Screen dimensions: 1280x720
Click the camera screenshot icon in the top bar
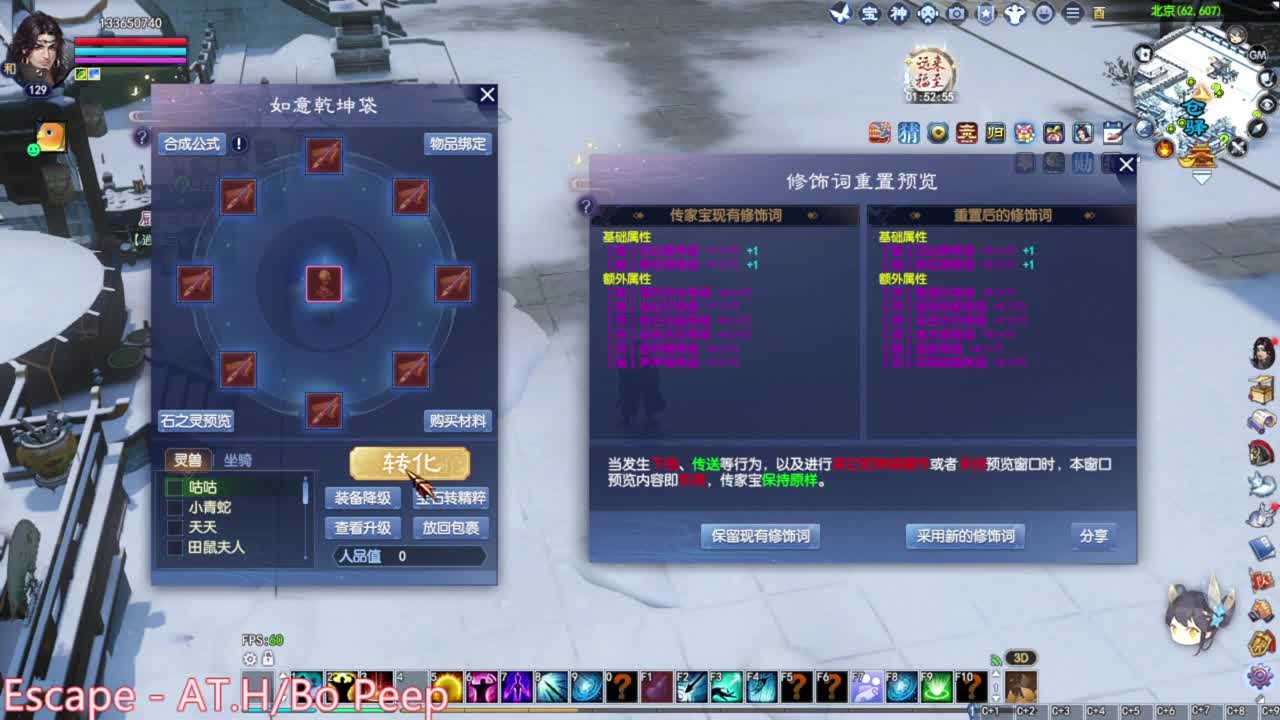(955, 14)
